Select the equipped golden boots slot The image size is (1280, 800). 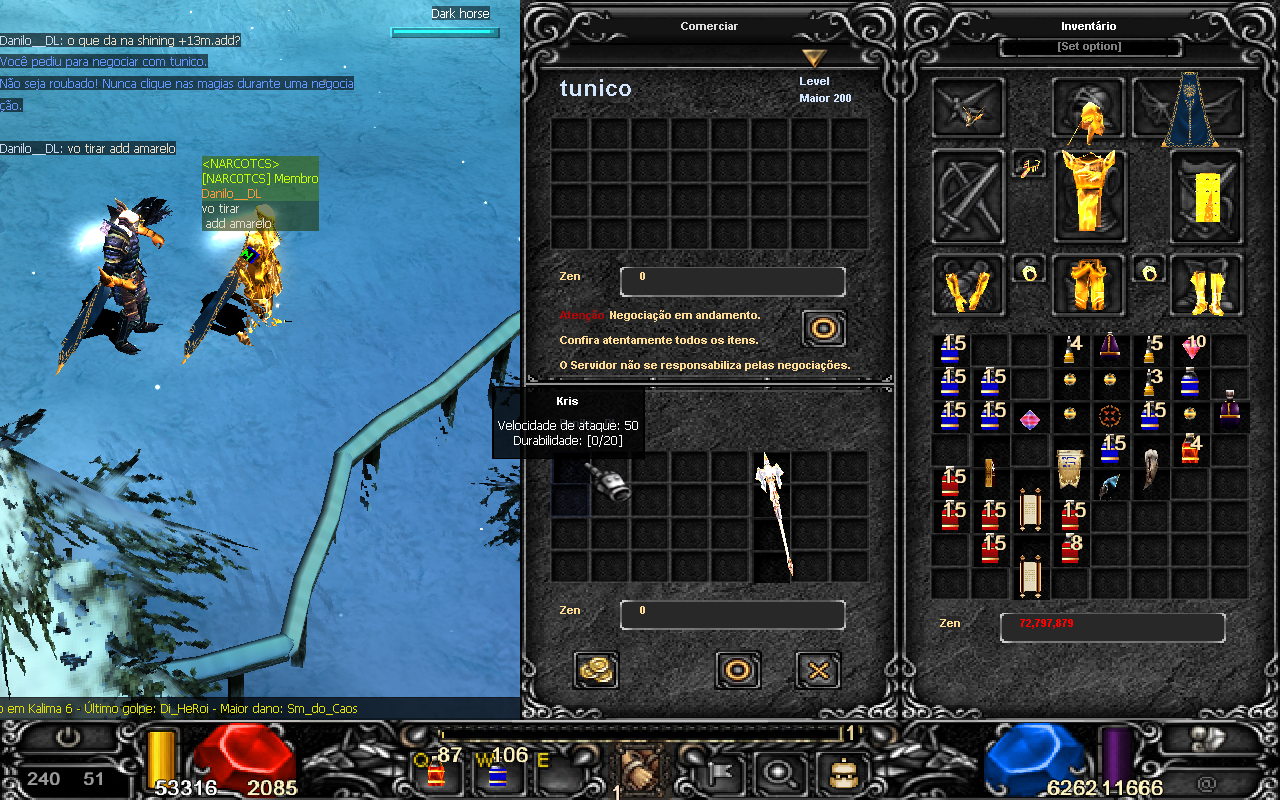pyautogui.click(x=1205, y=286)
